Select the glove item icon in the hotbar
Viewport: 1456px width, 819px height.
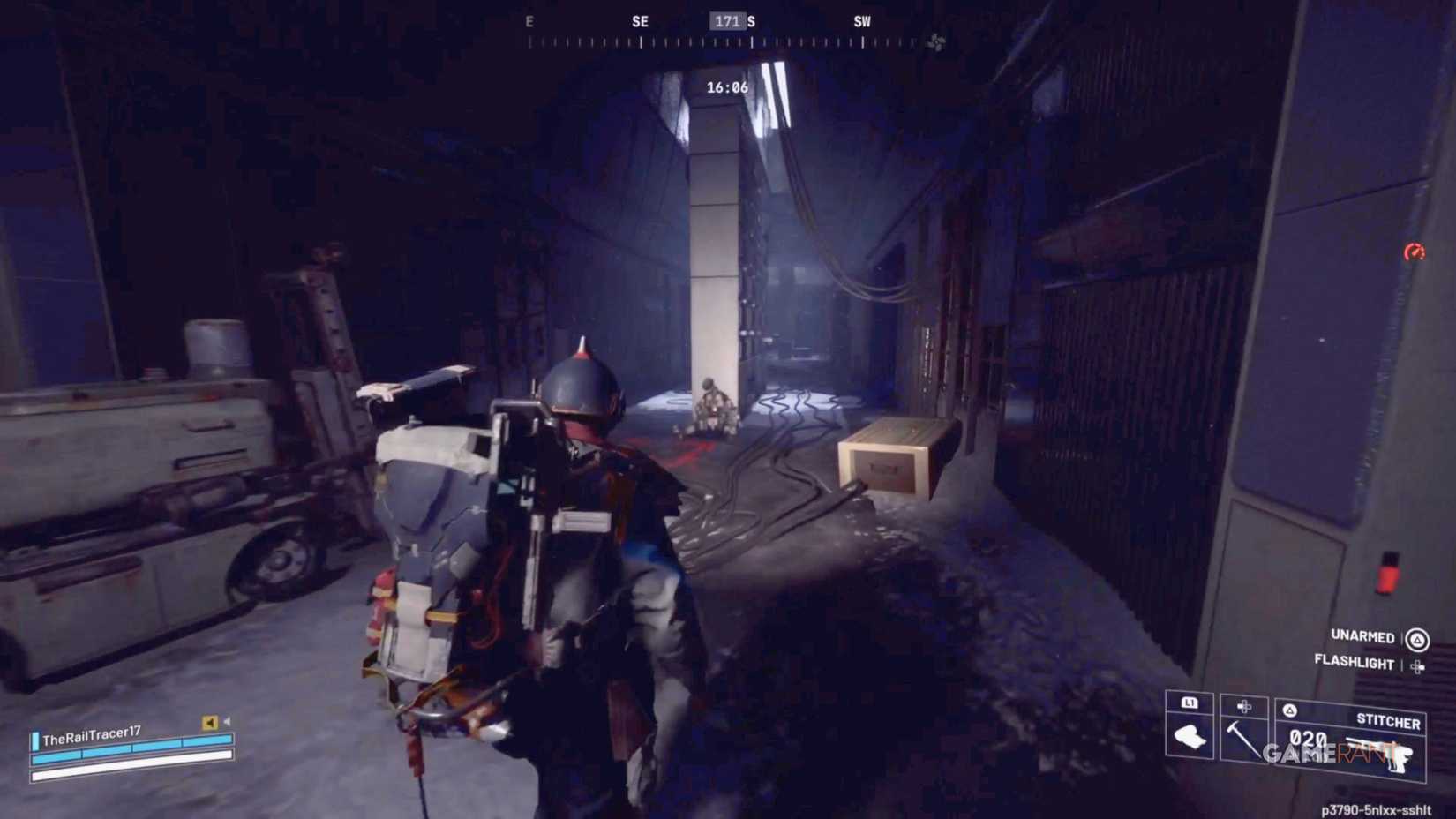1189,738
